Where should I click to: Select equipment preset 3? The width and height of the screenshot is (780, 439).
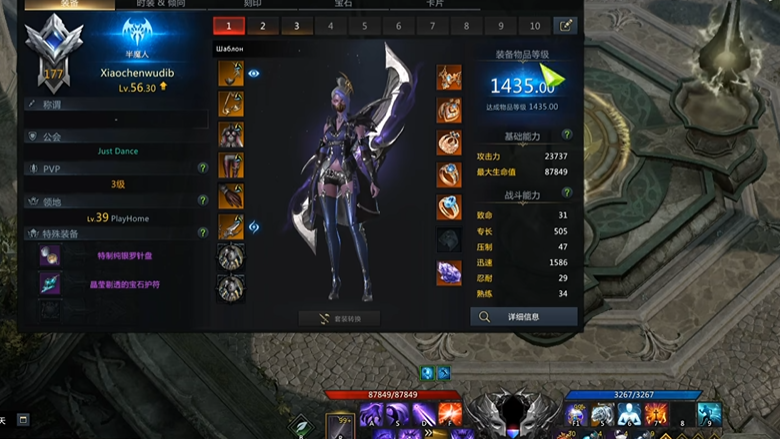point(297,26)
